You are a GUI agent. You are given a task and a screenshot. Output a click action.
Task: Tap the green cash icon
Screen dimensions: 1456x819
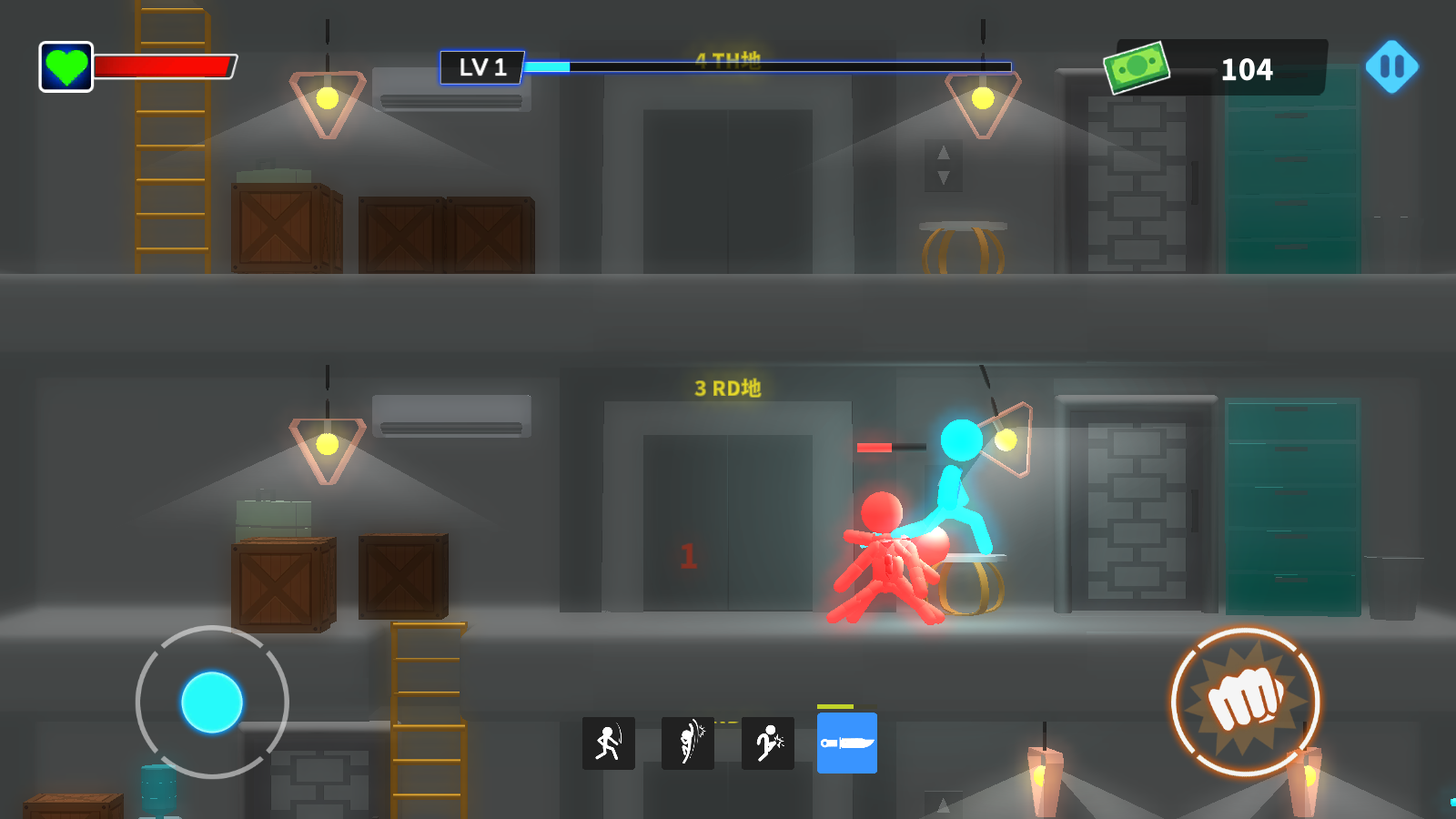tap(1136, 67)
